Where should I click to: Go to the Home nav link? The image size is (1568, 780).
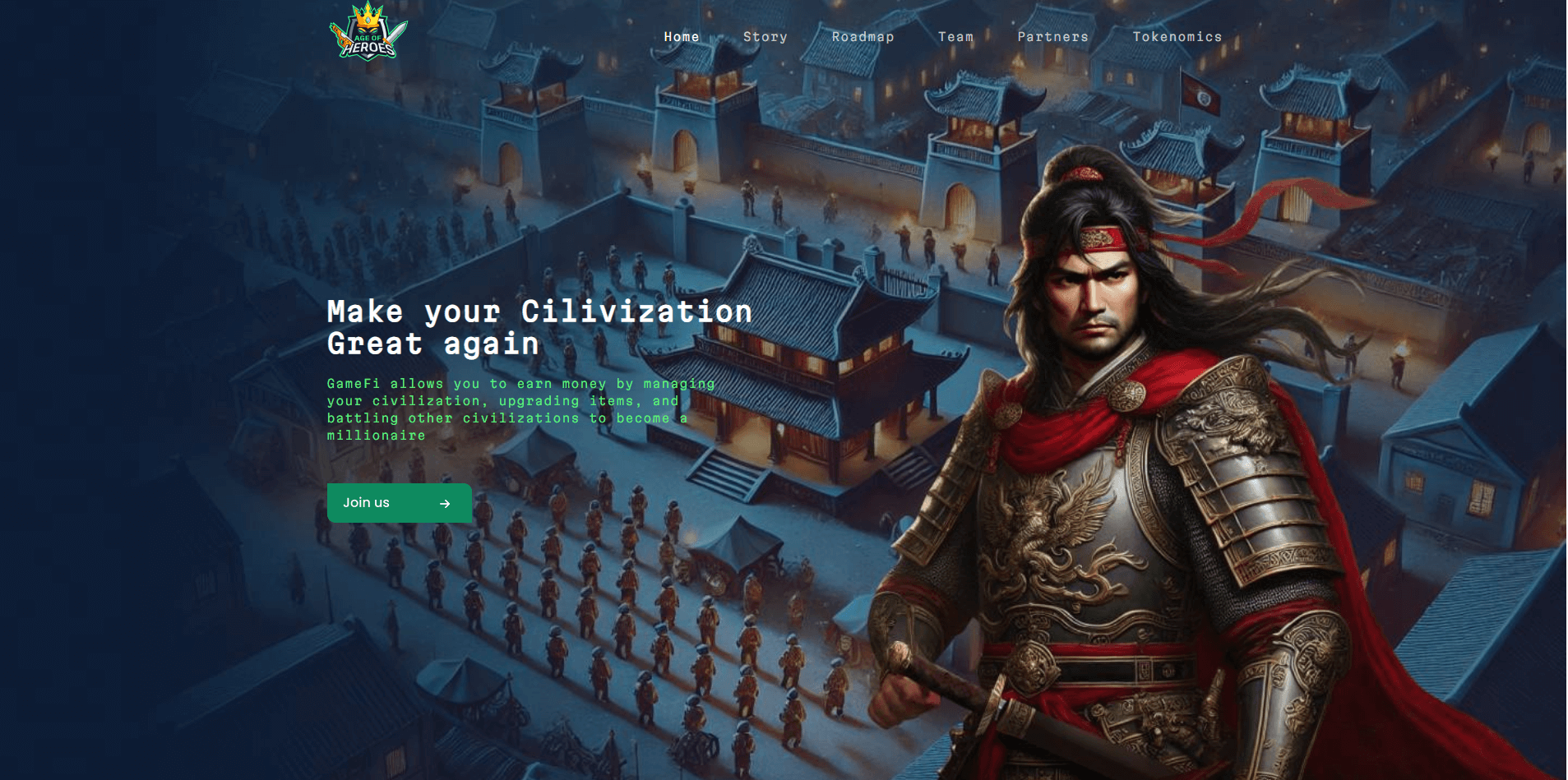pos(682,37)
